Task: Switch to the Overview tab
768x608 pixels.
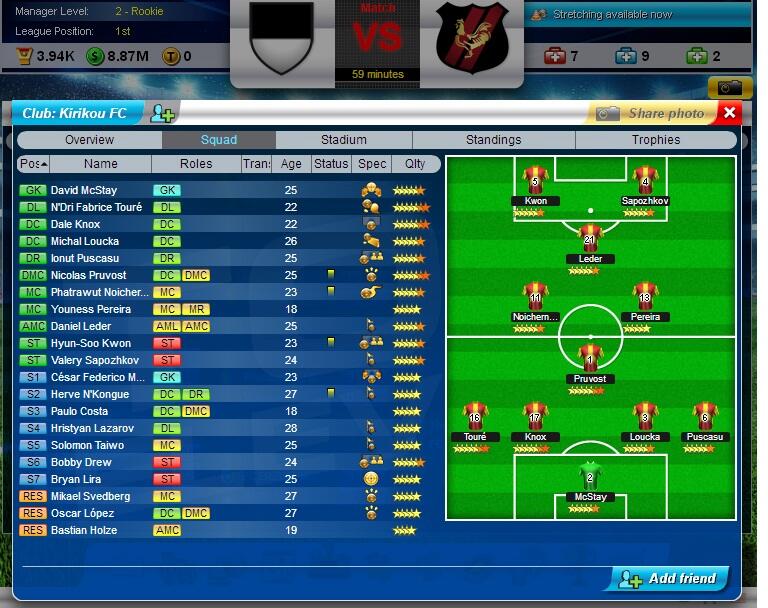Action: pyautogui.click(x=89, y=140)
